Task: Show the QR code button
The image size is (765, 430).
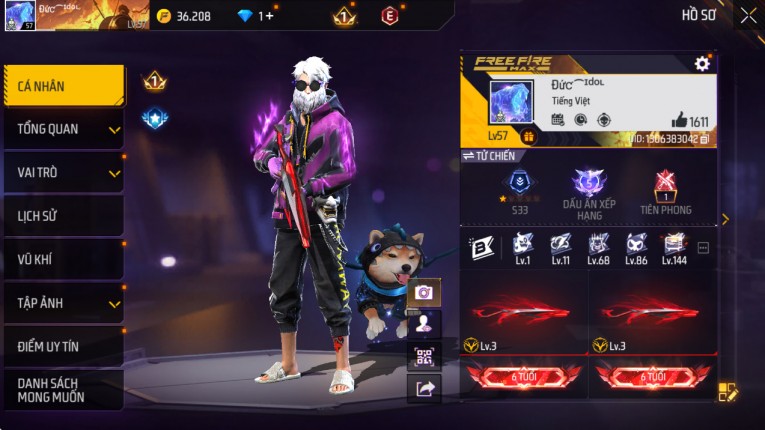Action: pyautogui.click(x=424, y=357)
